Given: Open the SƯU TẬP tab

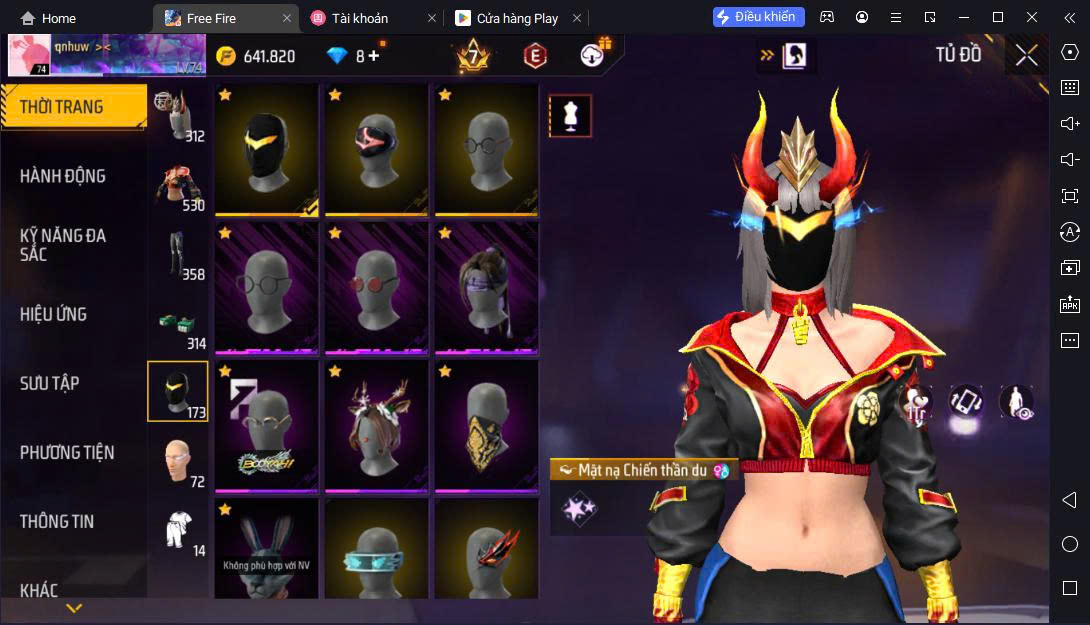Looking at the screenshot, I should pos(50,383).
